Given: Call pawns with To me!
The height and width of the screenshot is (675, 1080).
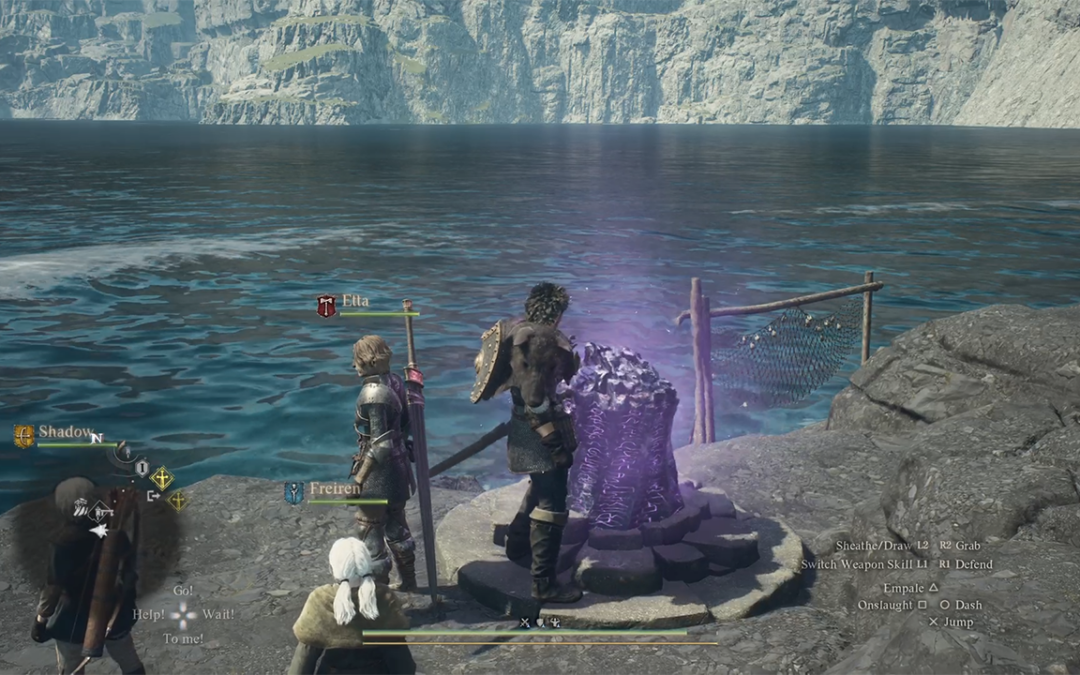Looking at the screenshot, I should (183, 638).
